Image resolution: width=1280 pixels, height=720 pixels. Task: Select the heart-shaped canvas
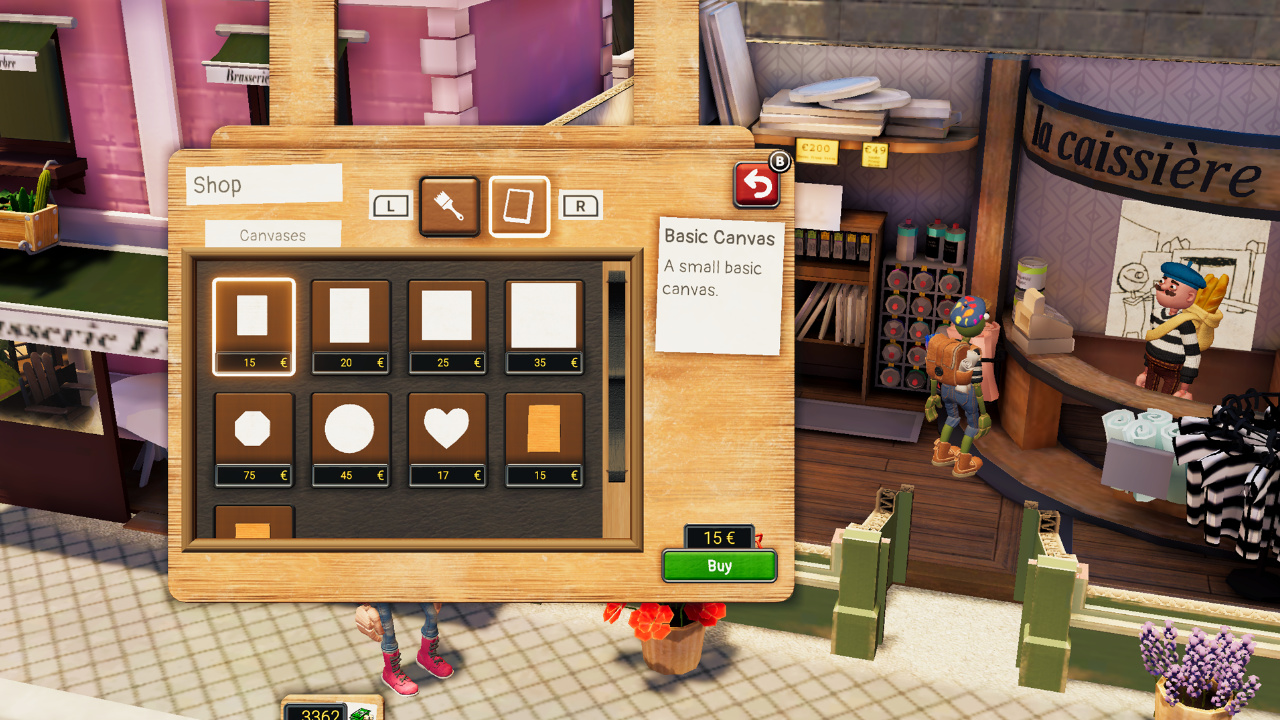[x=447, y=429]
